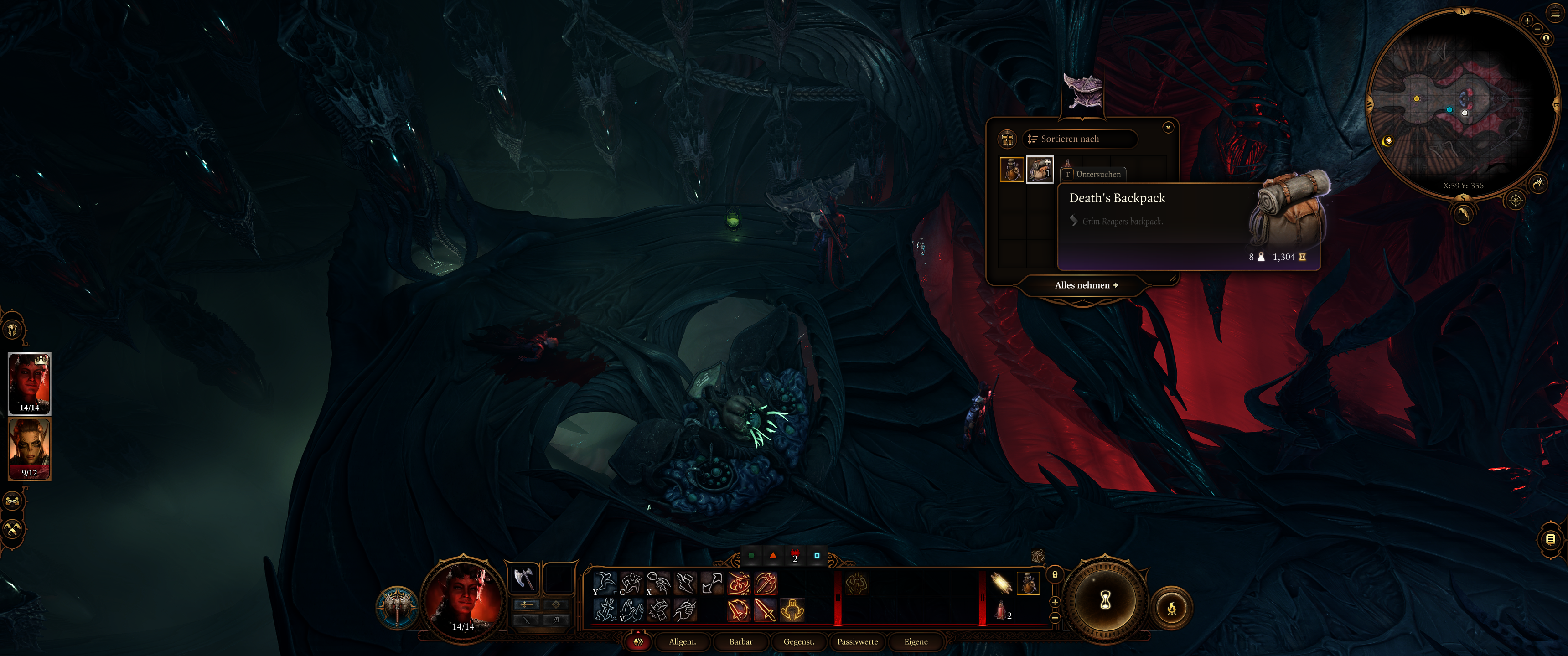Close the loot container window
1568x656 pixels.
point(1168,127)
